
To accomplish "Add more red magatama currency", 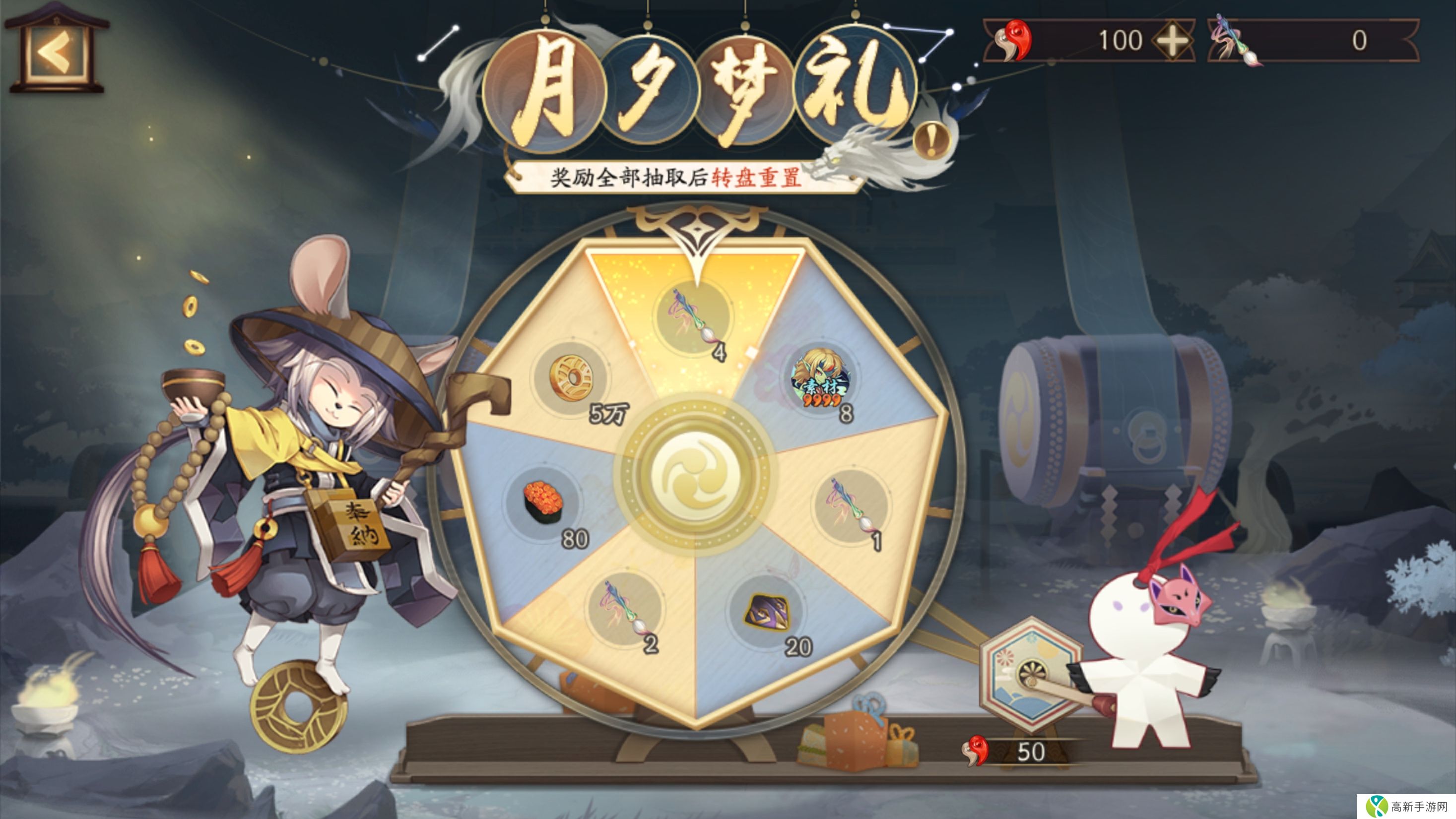I will pyautogui.click(x=1172, y=41).
